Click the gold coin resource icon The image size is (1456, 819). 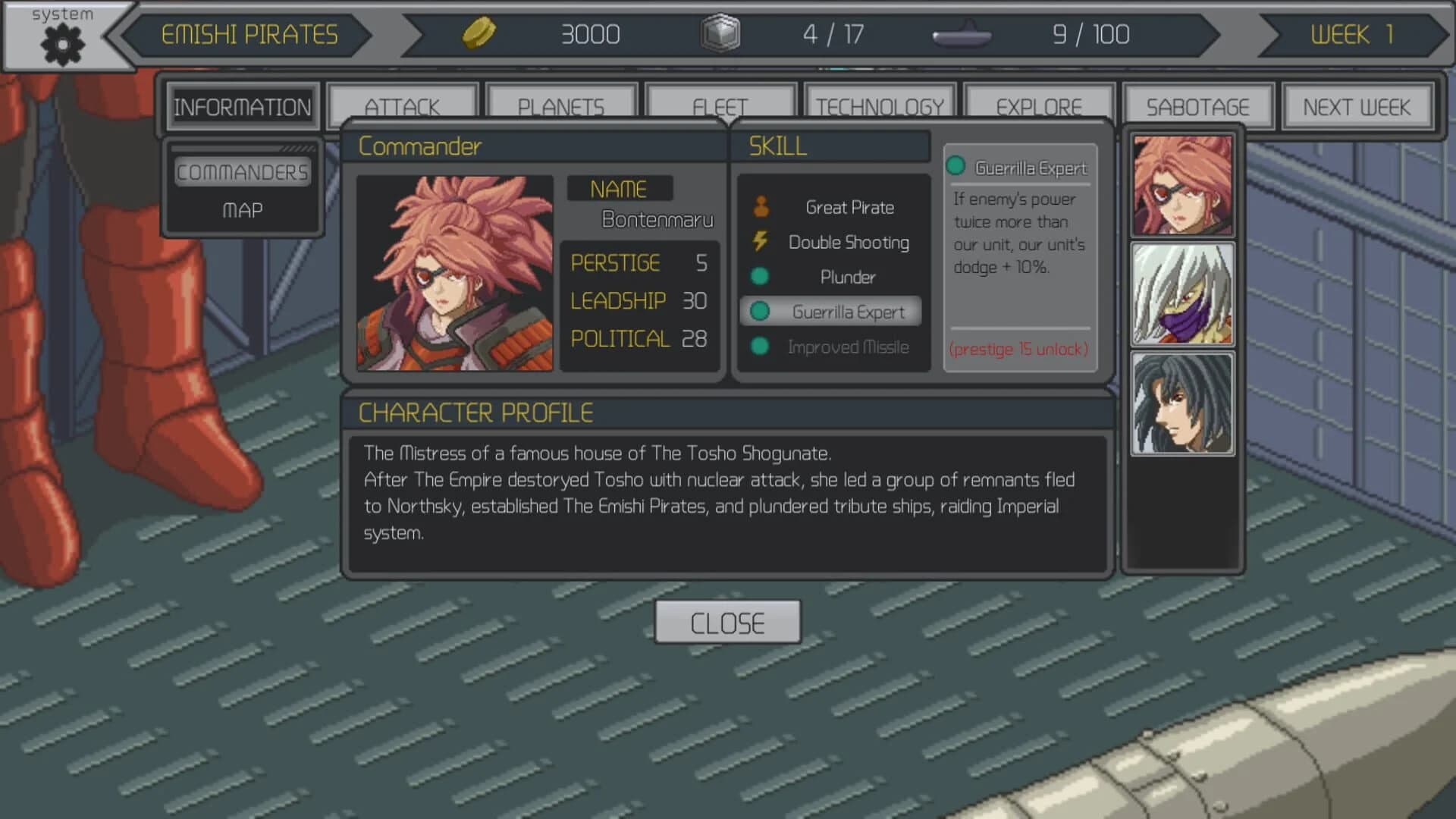point(480,33)
